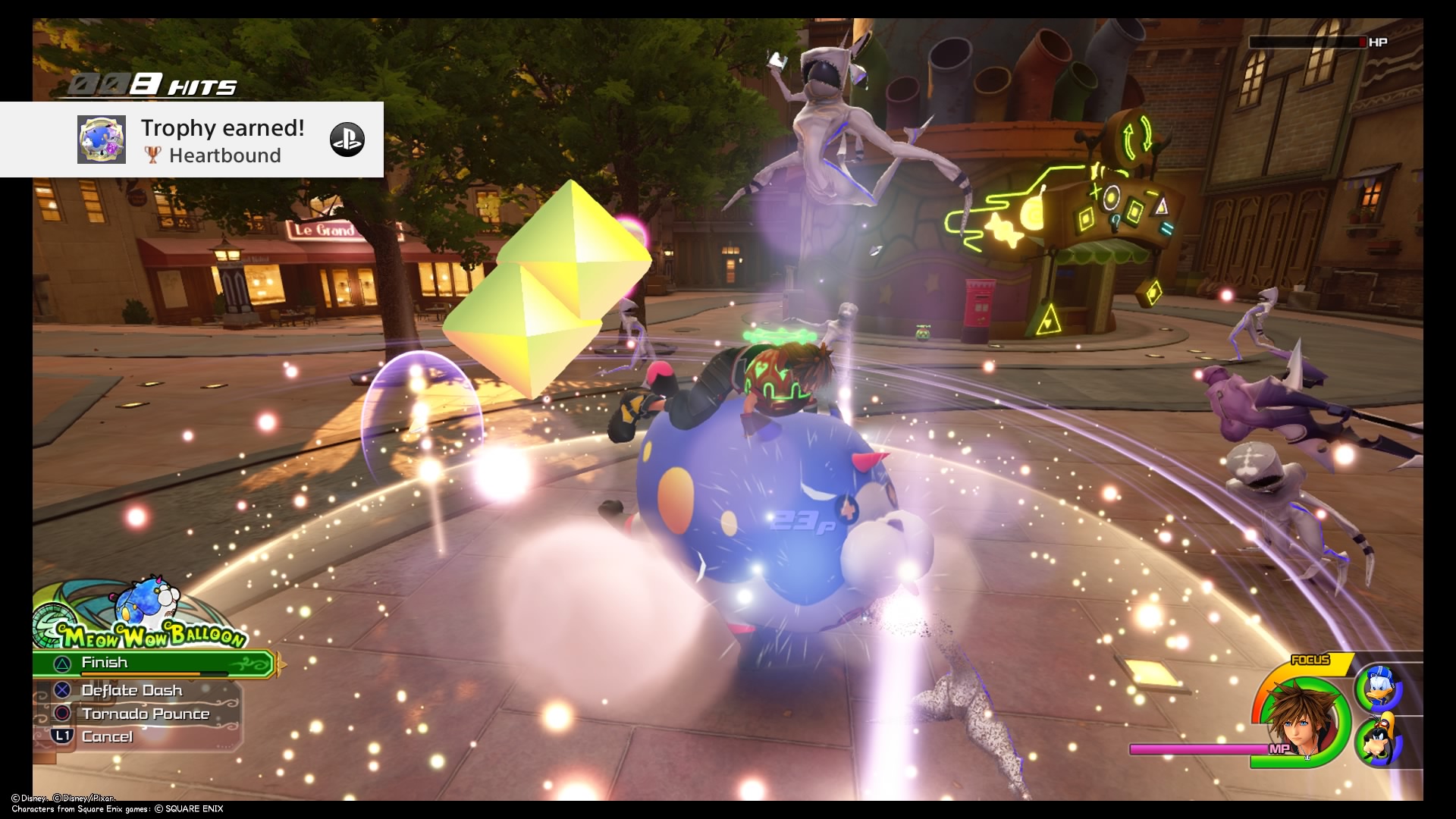Click Goofy's party portrait
Viewport: 1456px width, 819px height.
[x=1378, y=741]
